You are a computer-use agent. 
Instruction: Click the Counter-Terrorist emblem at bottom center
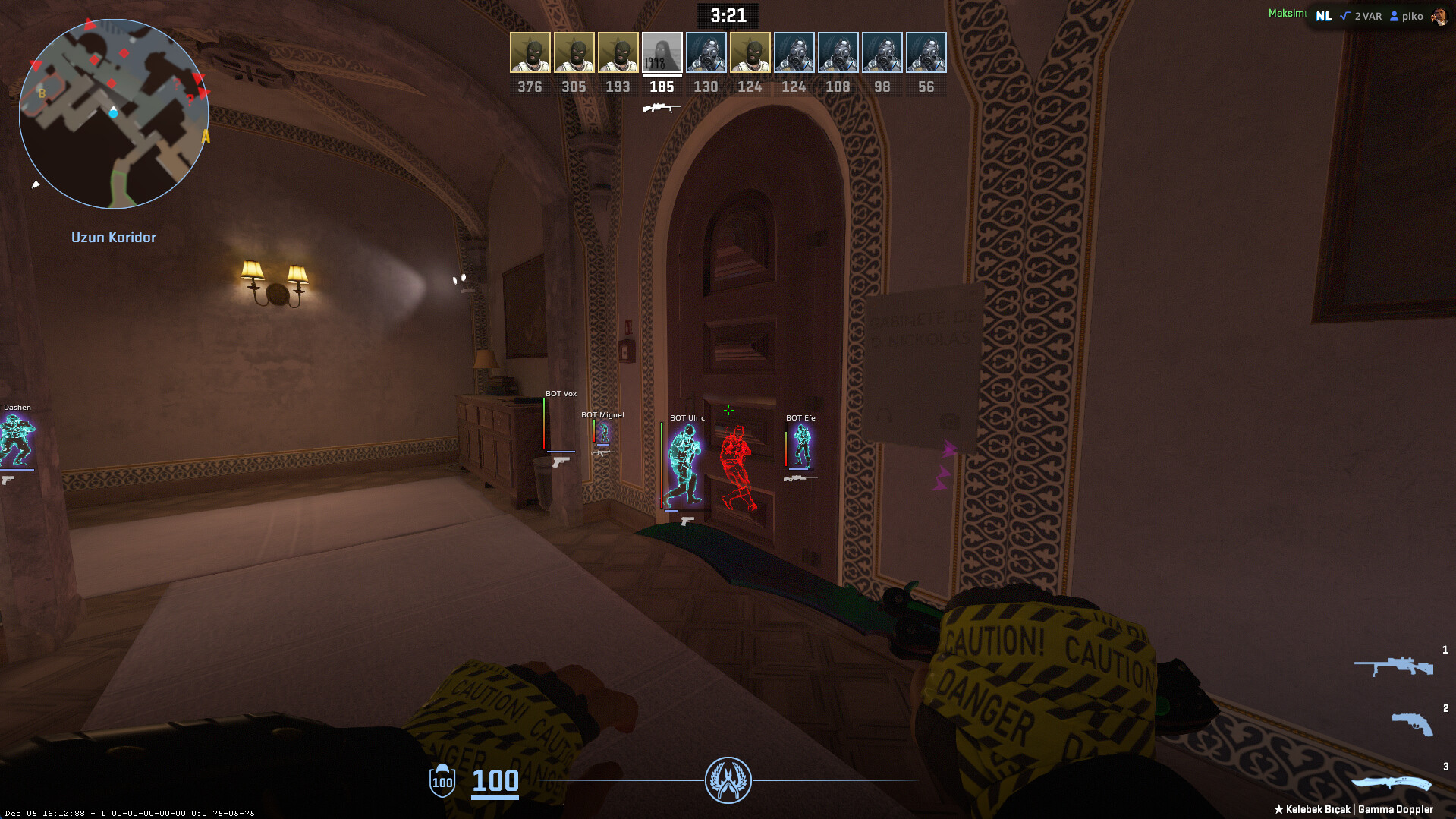click(x=728, y=780)
